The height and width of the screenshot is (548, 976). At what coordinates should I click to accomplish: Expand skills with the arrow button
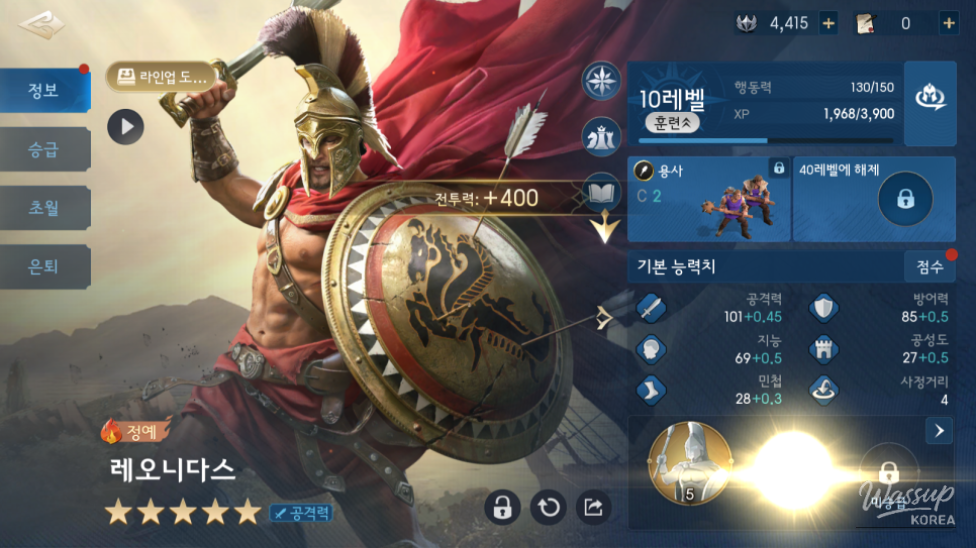click(938, 431)
